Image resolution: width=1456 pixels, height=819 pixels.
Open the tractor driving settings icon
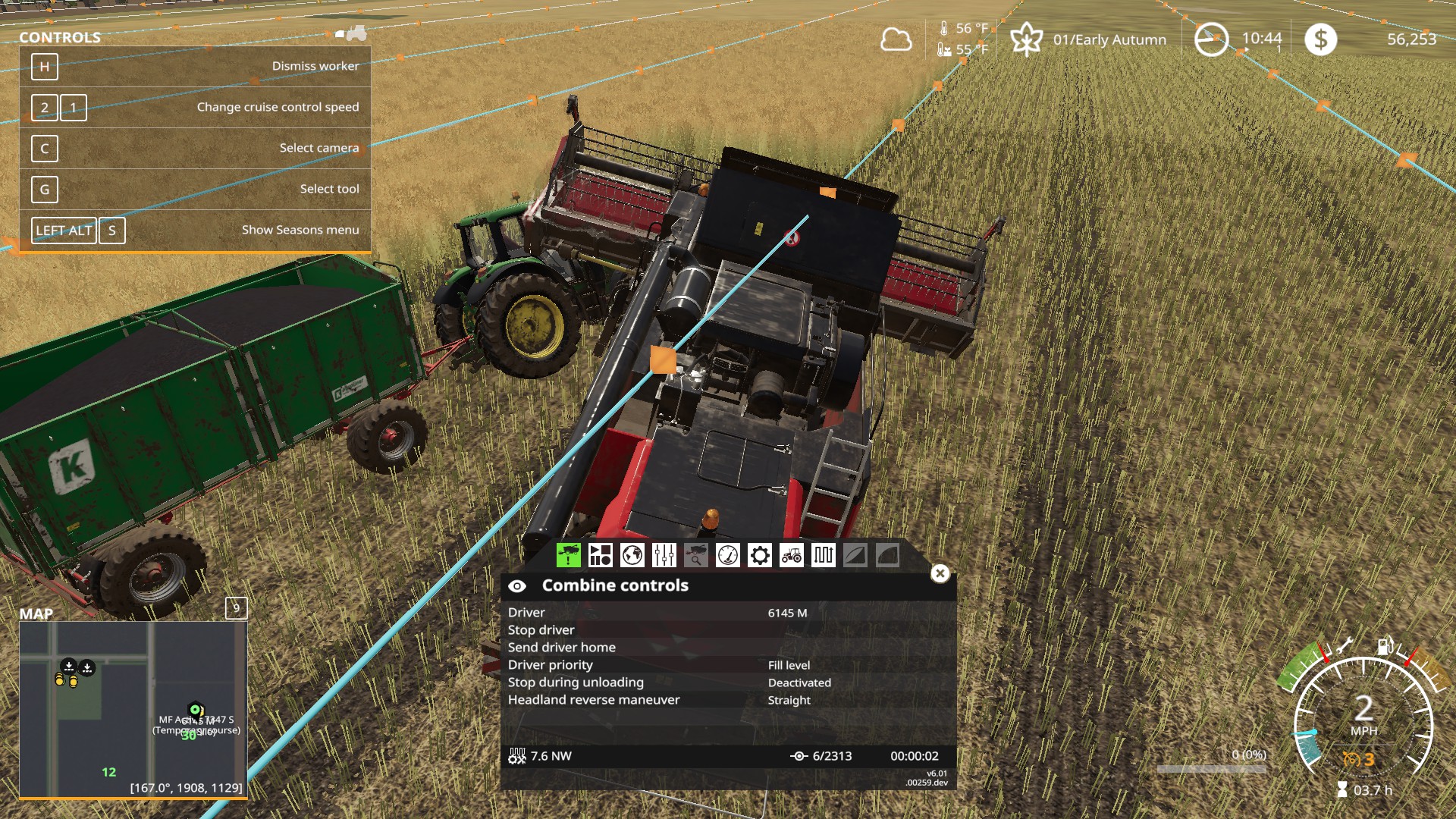pos(791,556)
